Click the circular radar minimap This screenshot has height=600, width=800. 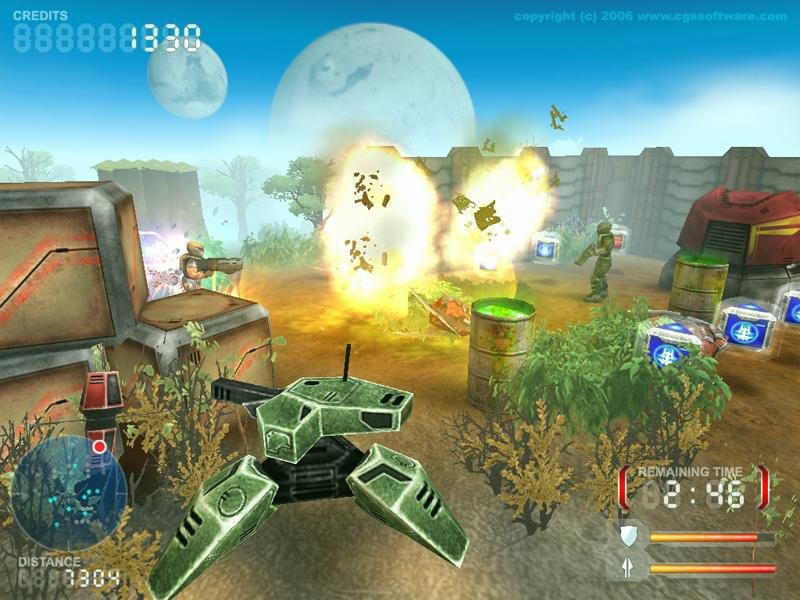click(67, 493)
